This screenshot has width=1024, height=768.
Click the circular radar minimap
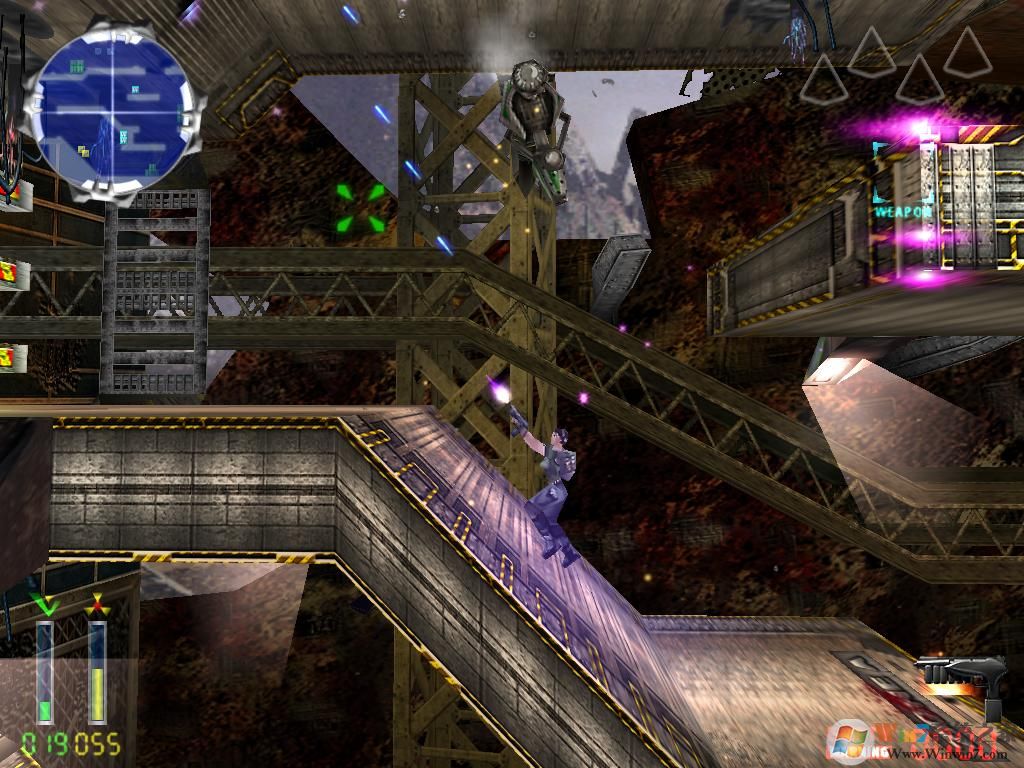tap(111, 109)
